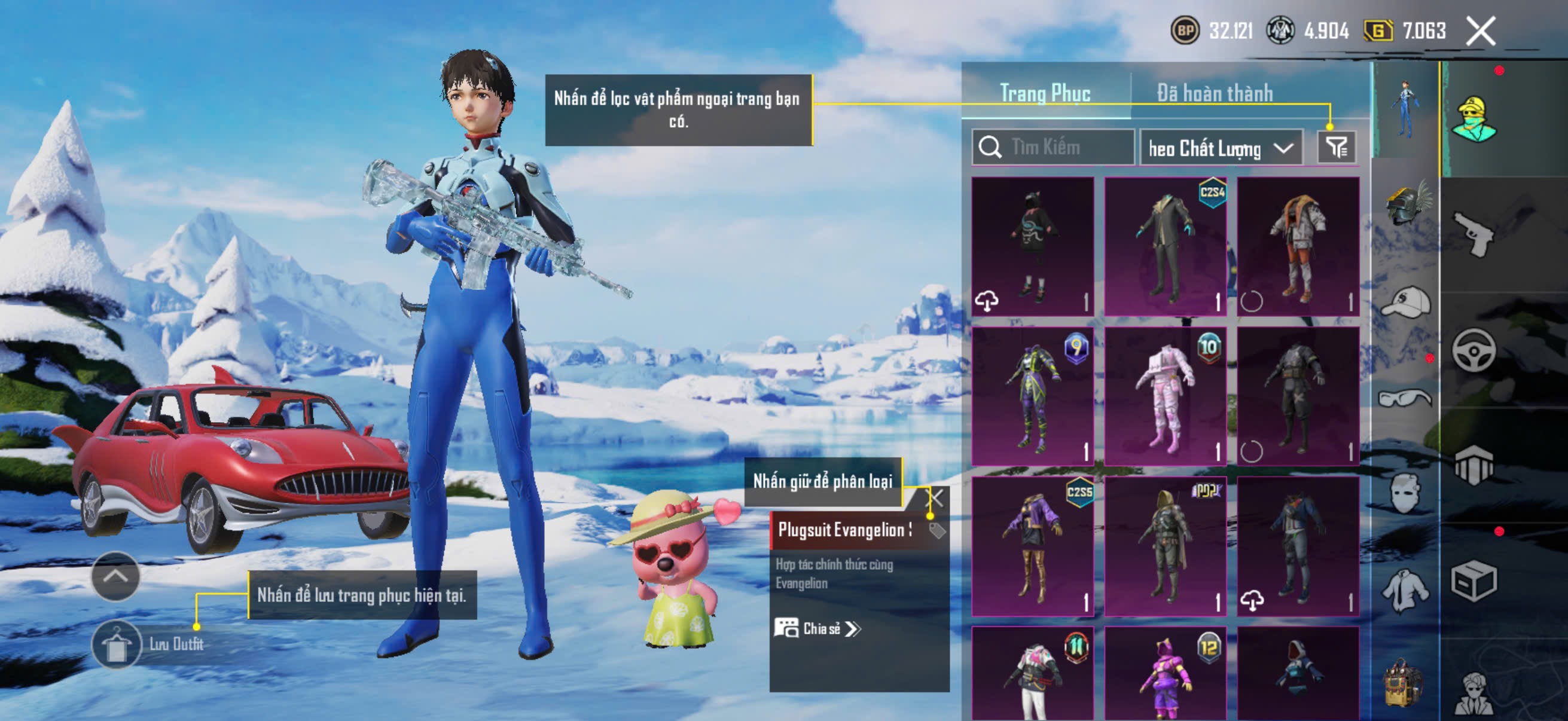Select the C2S4 black suit outfit

(1165, 246)
